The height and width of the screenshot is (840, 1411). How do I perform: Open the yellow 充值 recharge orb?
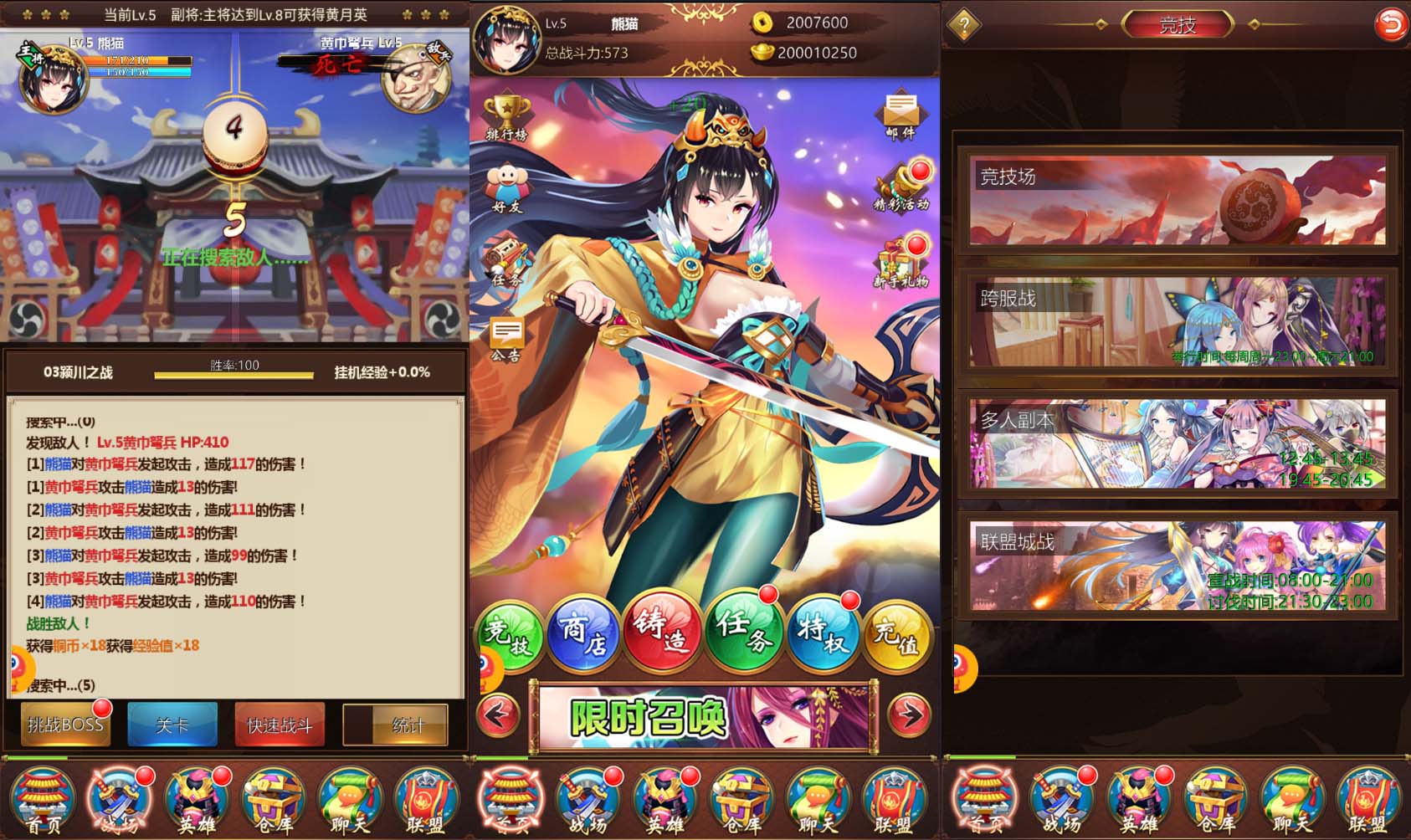tap(896, 638)
